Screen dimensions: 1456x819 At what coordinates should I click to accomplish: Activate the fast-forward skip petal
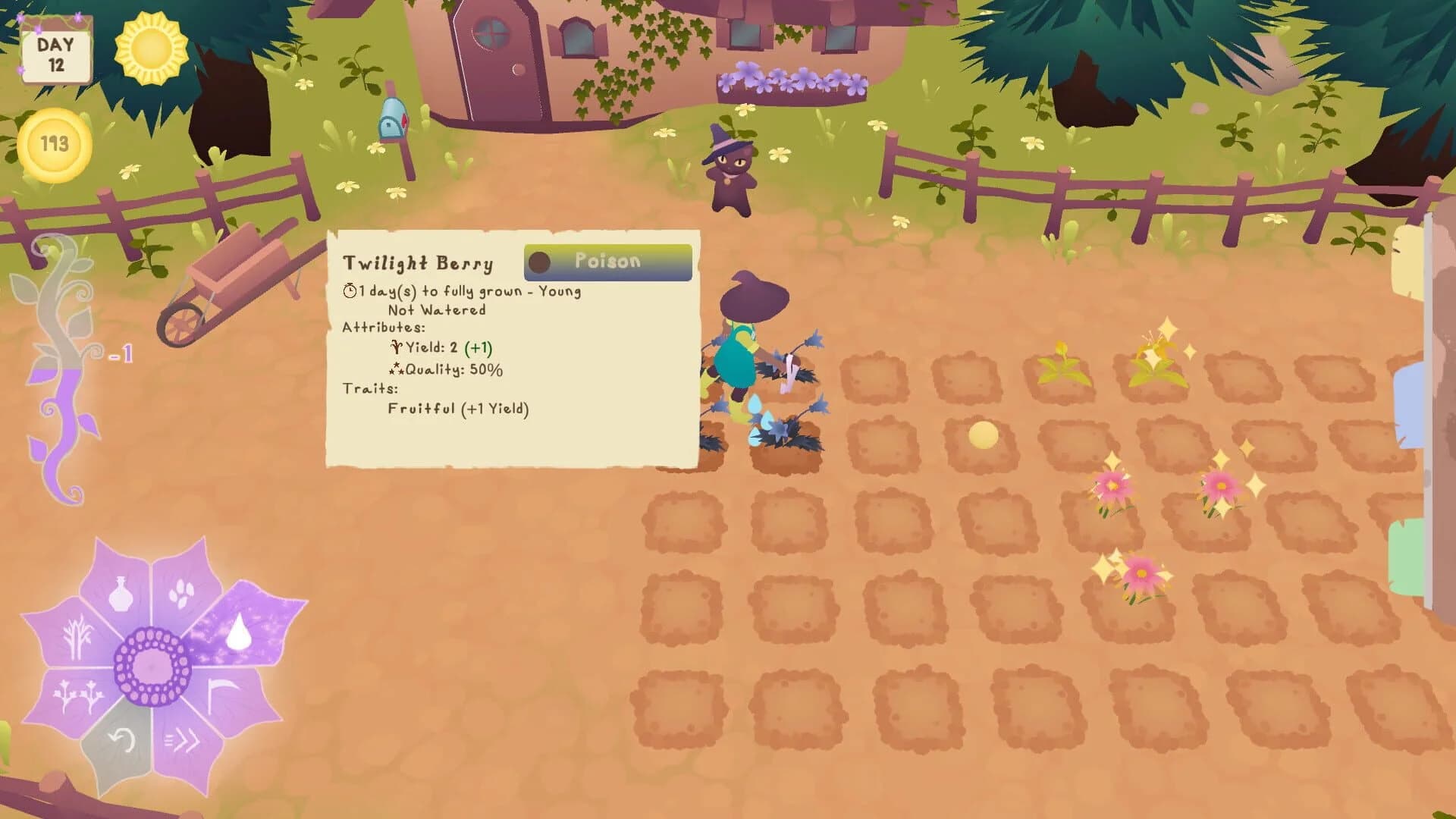coord(184,739)
